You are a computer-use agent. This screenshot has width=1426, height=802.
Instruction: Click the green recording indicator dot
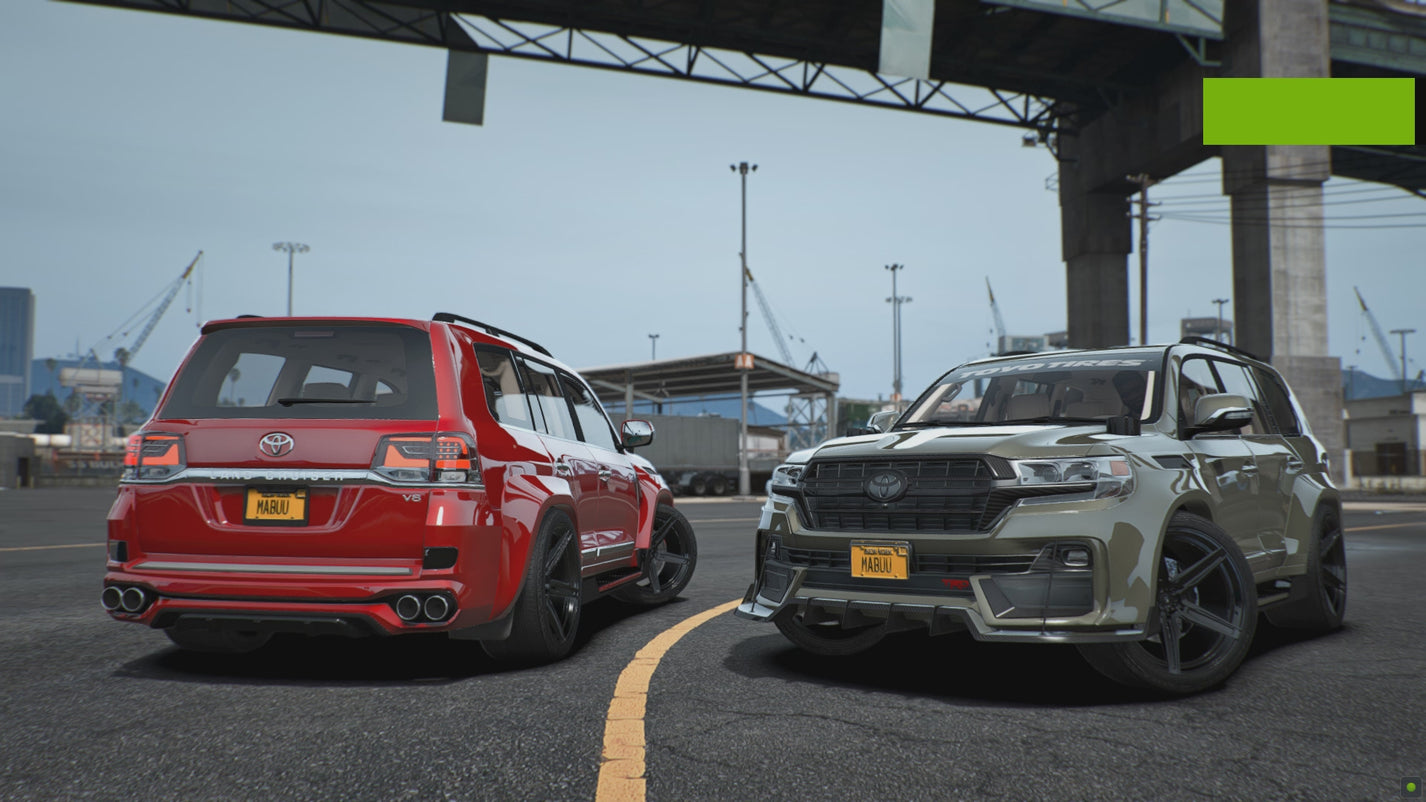[x=1410, y=787]
